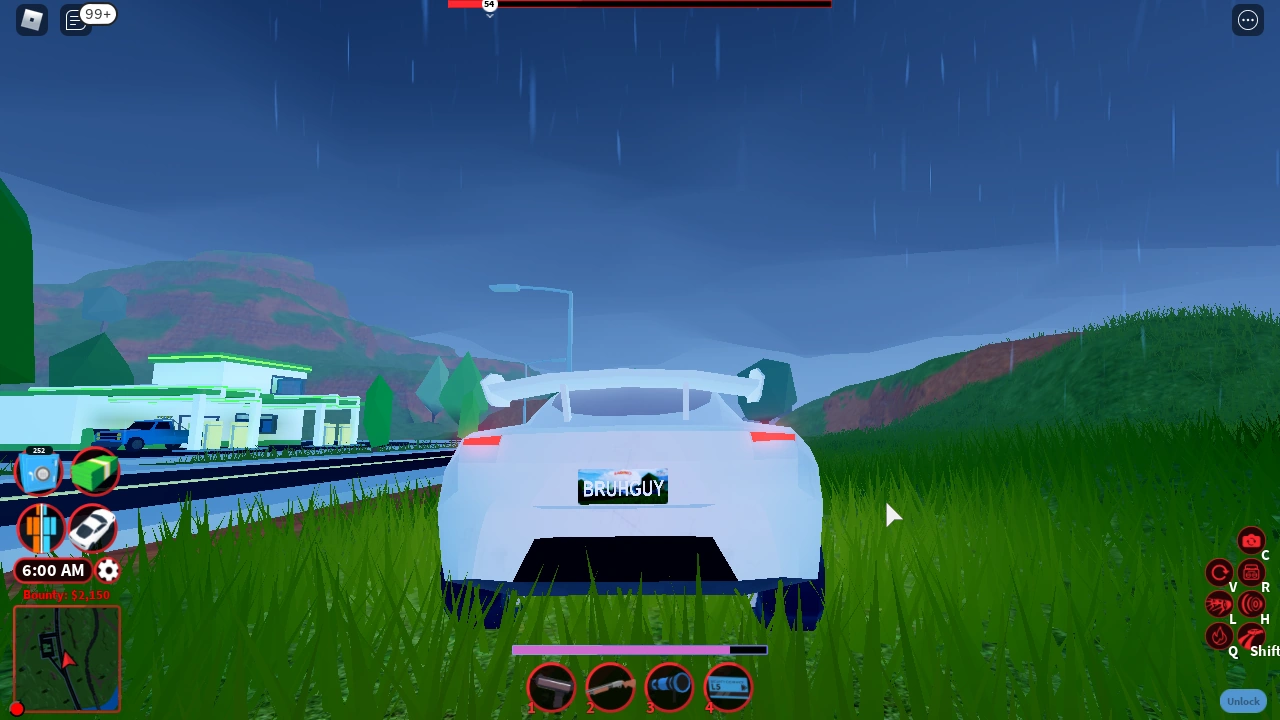Select the pistol in hotbar slot 1

[551, 686]
